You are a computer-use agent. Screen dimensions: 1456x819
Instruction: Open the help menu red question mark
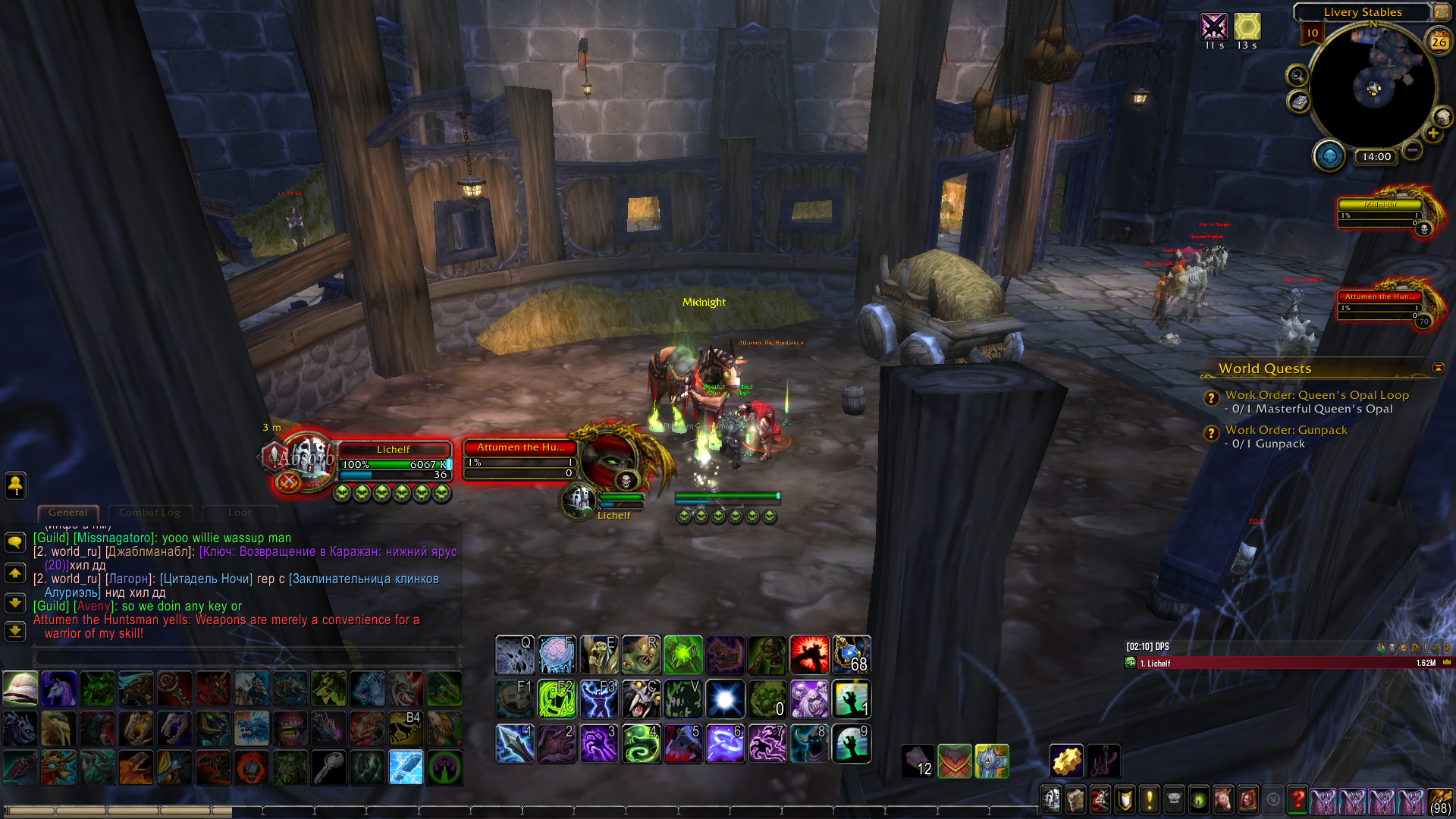[x=1298, y=799]
